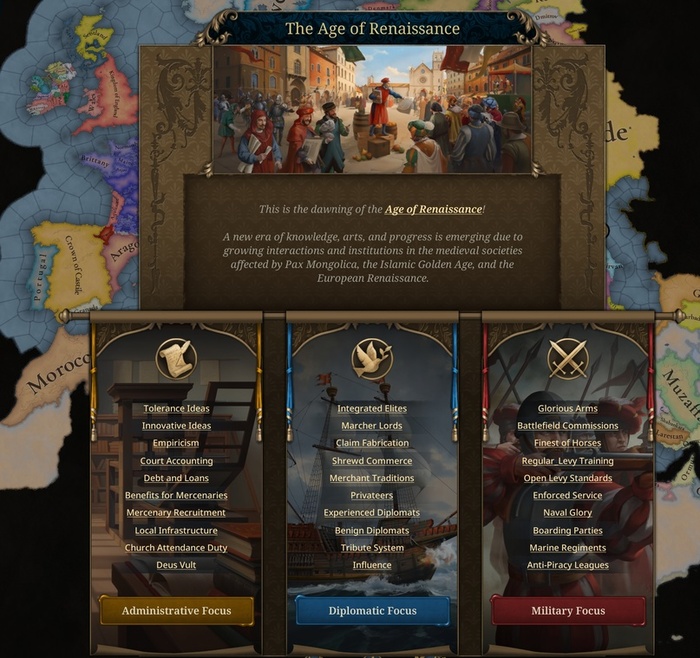The image size is (700, 658).
Task: Click the Court Accounting entry
Action: [176, 461]
